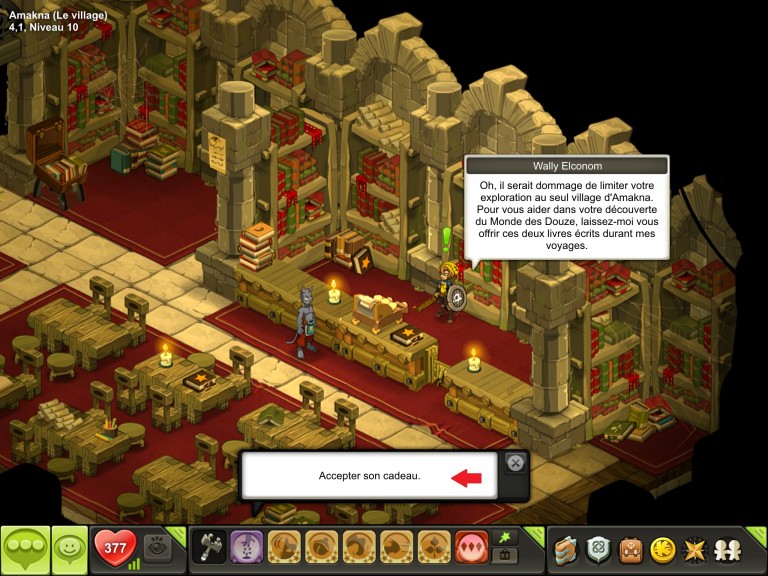Viewport: 768px width, 576px height.
Task: Open the grey shield emblem menu
Action: [598, 550]
